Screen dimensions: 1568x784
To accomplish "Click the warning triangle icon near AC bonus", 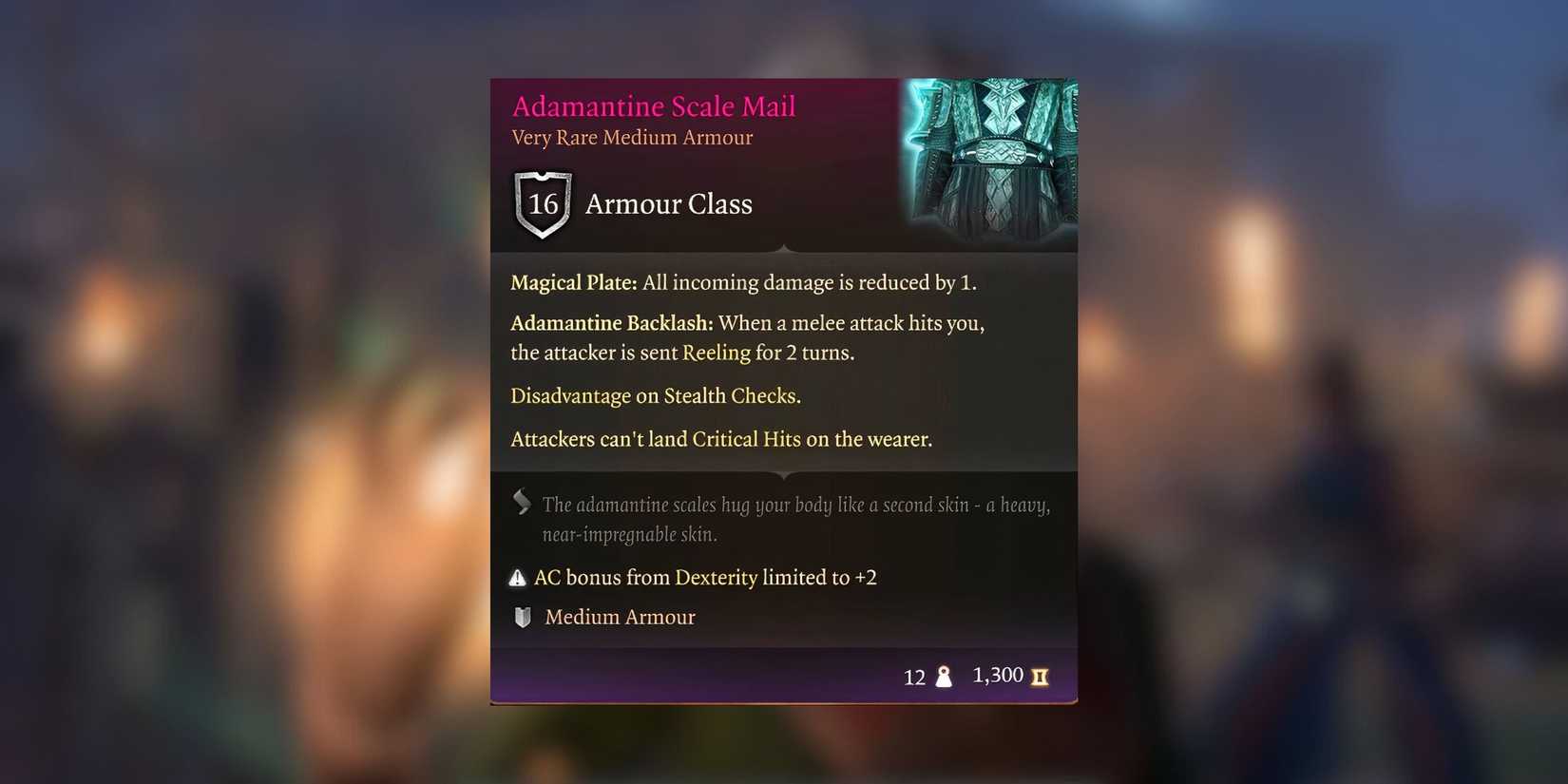I will coord(518,577).
